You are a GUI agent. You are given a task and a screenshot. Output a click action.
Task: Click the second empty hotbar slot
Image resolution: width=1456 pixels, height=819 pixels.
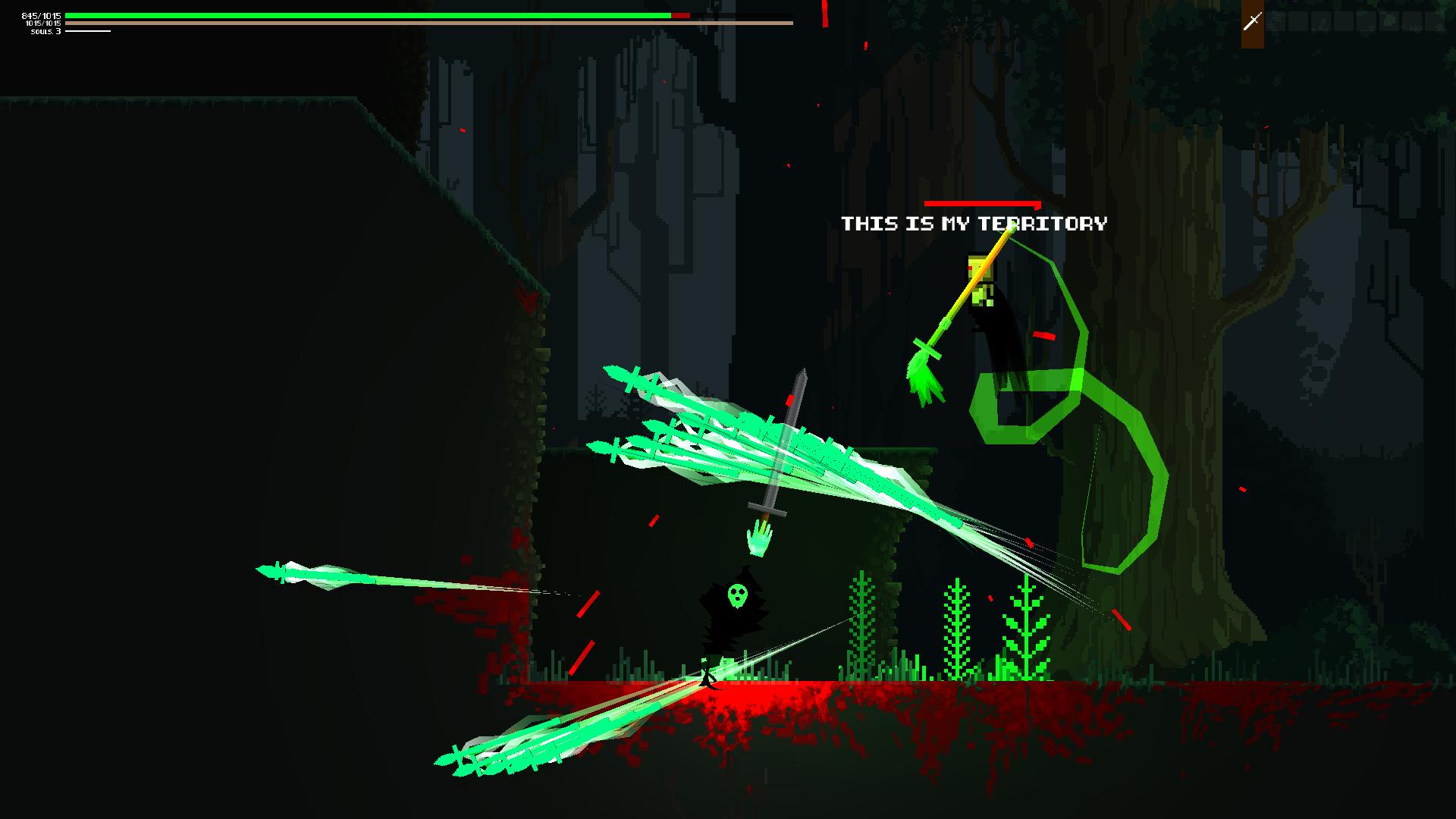pyautogui.click(x=1298, y=21)
